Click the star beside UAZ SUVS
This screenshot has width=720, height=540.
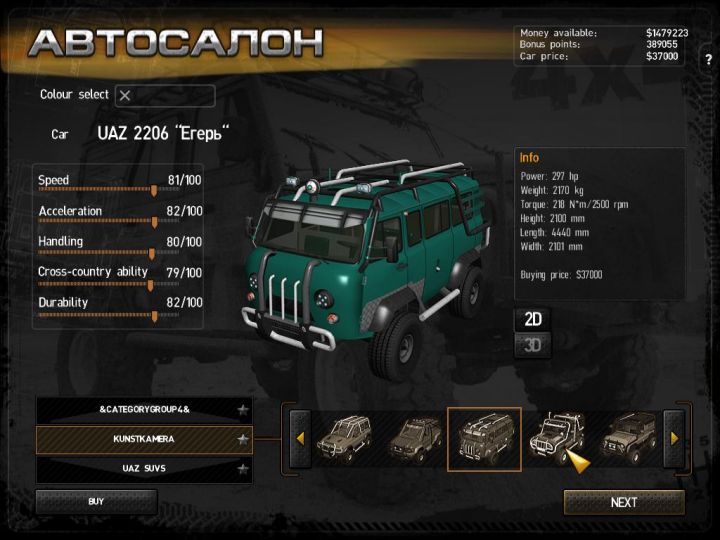[x=242, y=468]
